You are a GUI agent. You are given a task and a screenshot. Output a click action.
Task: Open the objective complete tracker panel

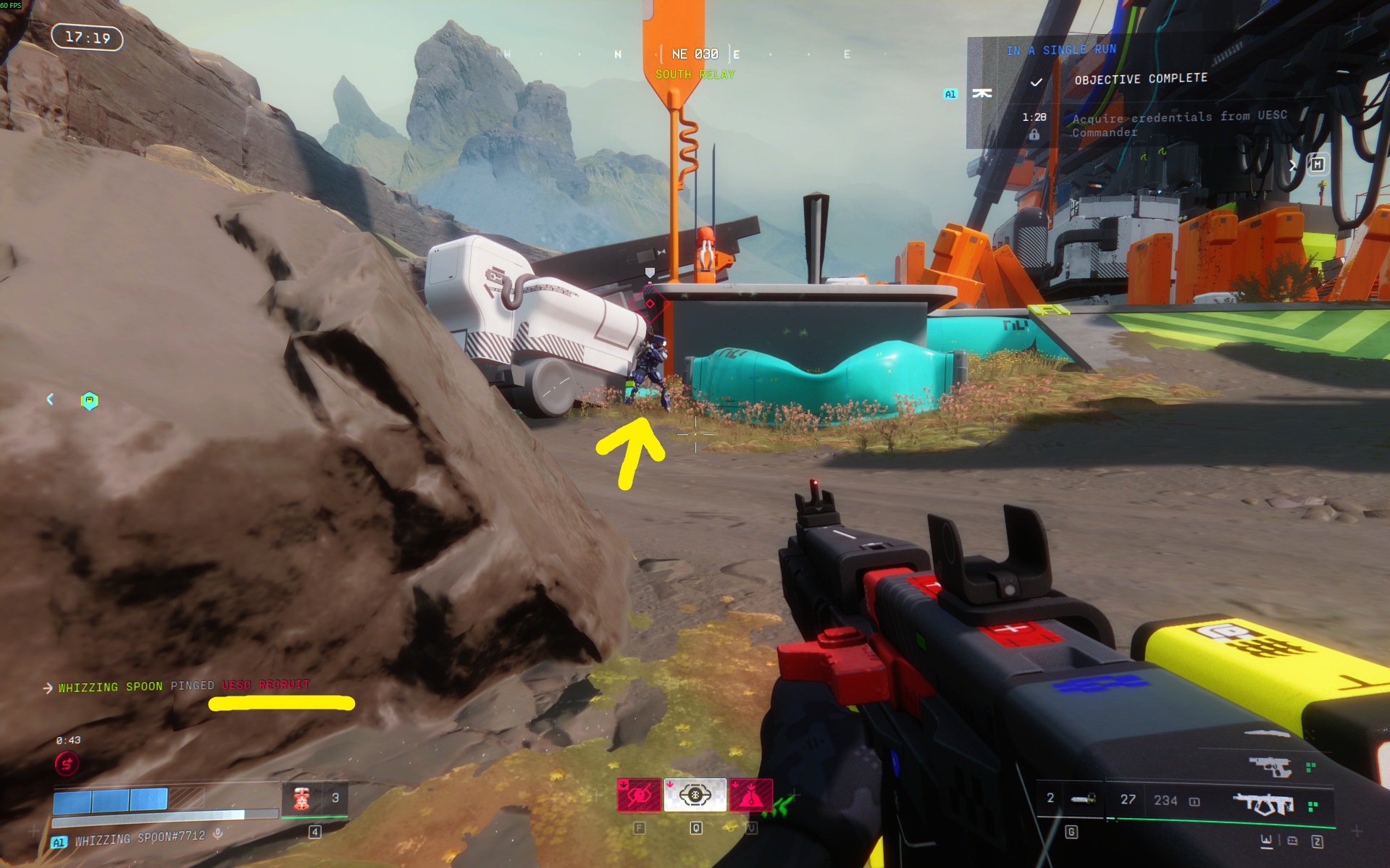pos(1140,79)
